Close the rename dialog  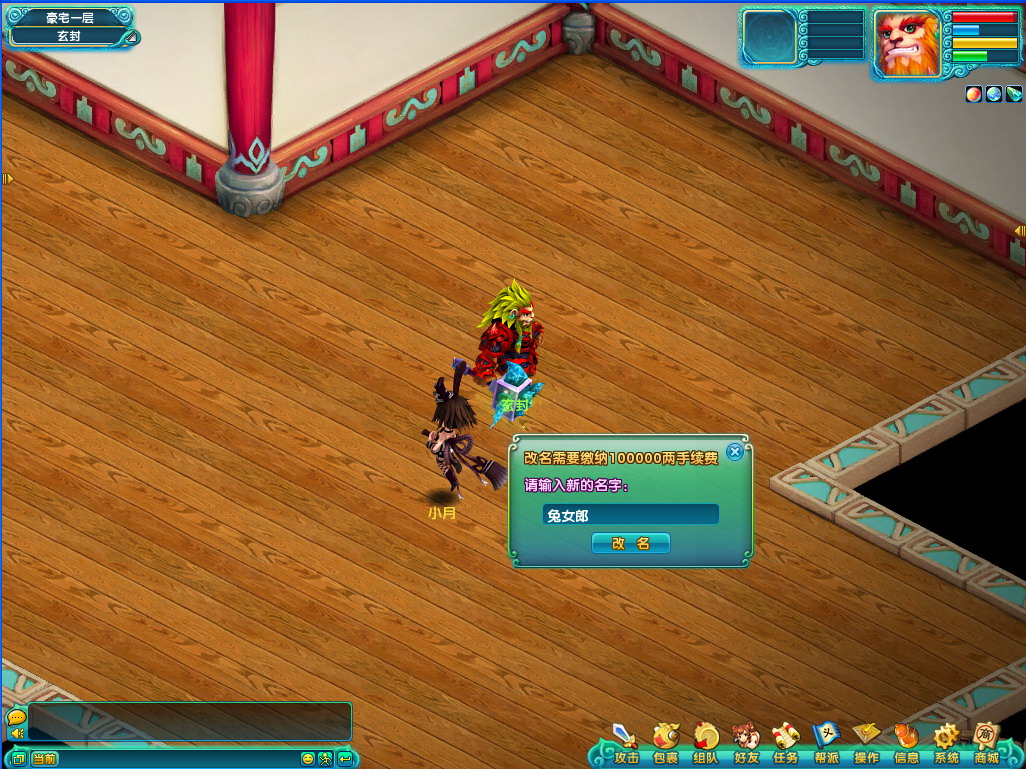pos(735,452)
